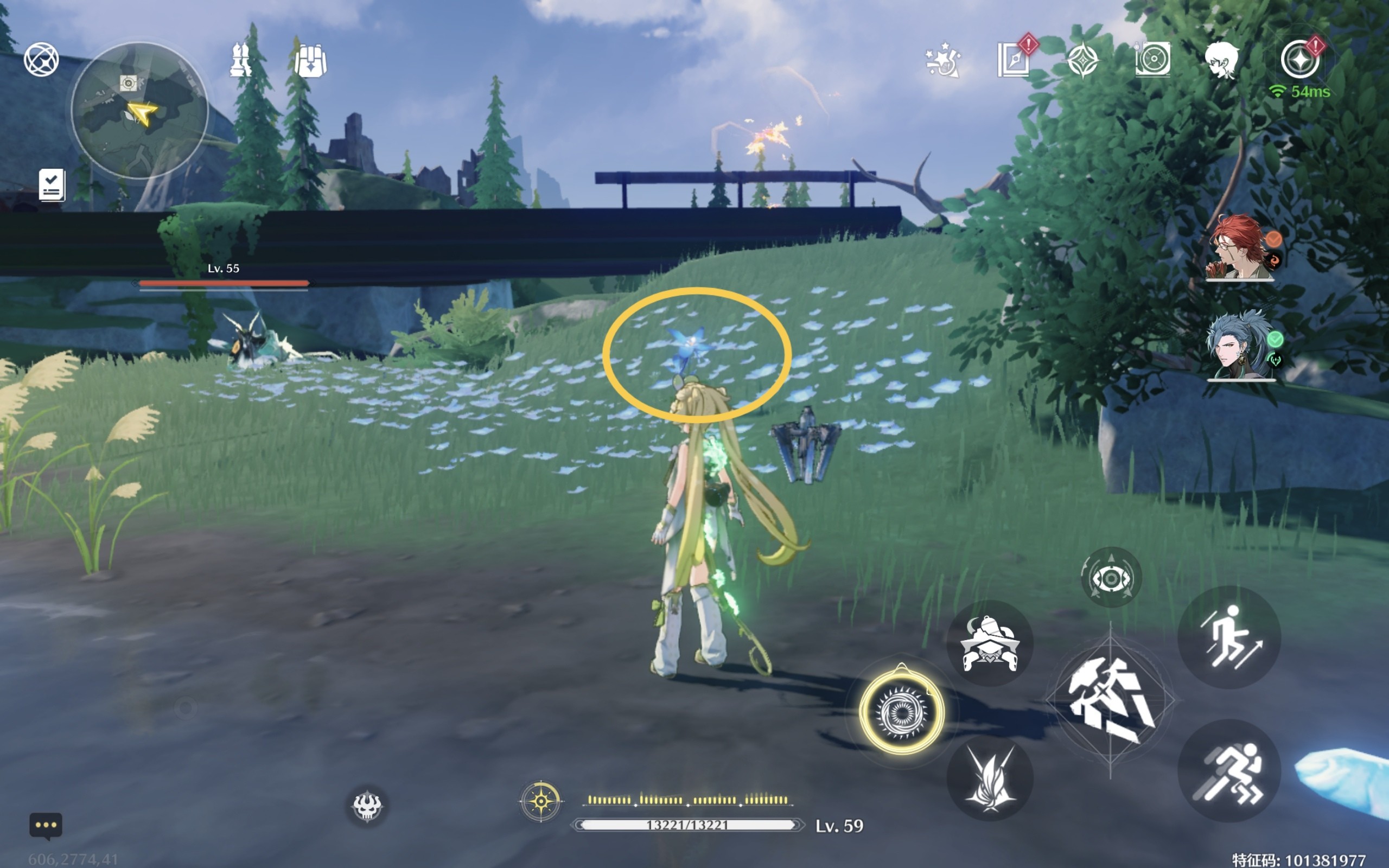Summon the echo creature skill
The width and height of the screenshot is (1389, 868).
coord(990,643)
